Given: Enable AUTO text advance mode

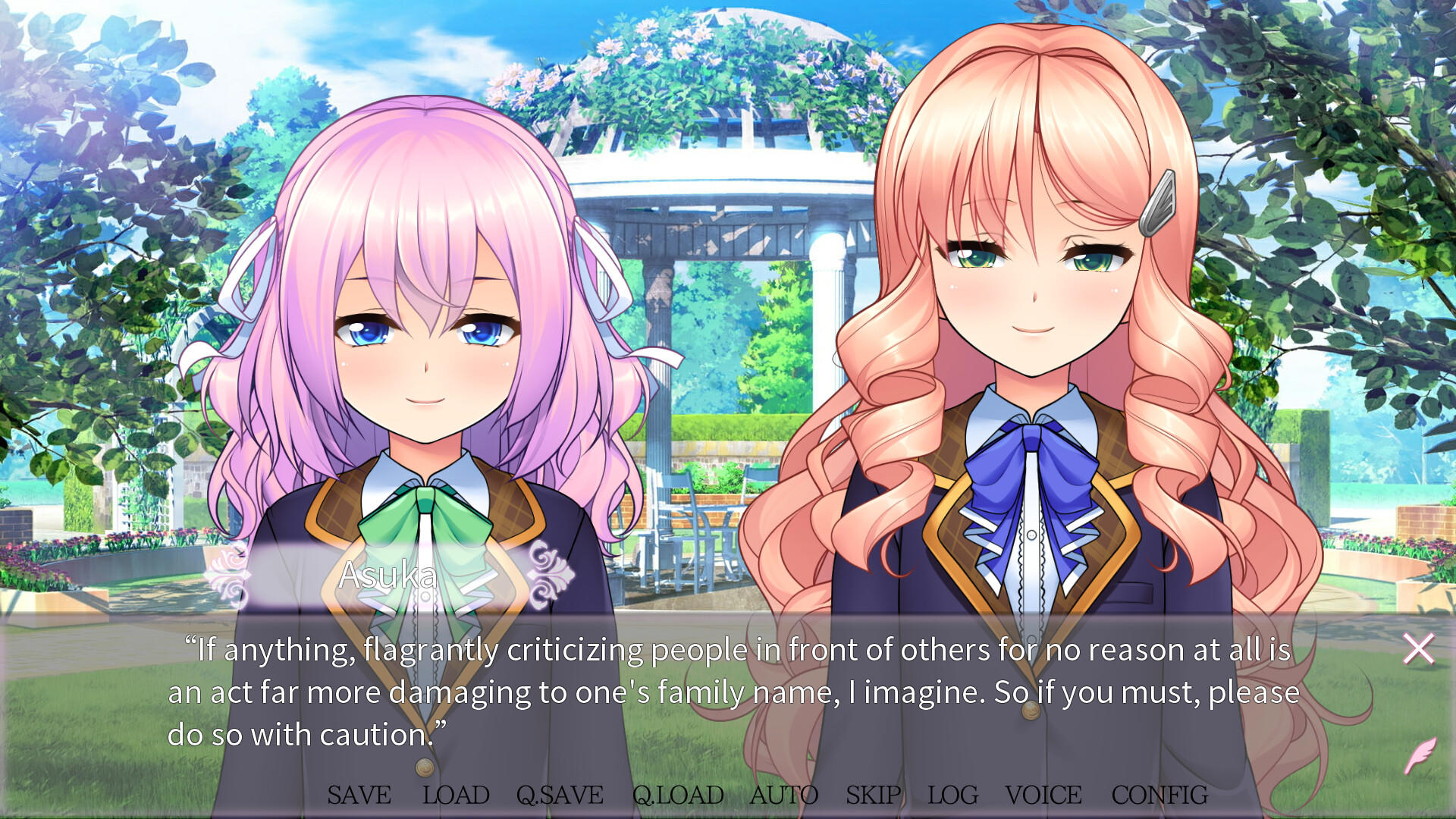Looking at the screenshot, I should tap(786, 795).
